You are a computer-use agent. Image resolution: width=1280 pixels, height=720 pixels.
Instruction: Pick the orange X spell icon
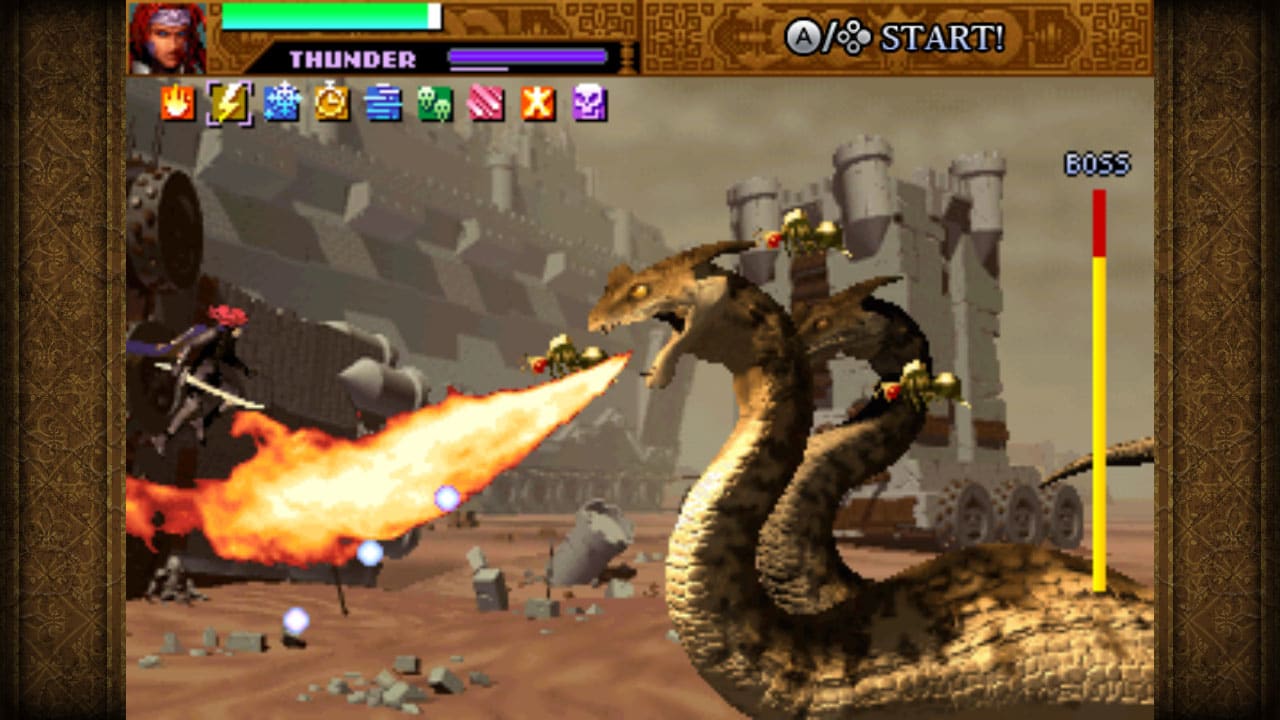(537, 104)
